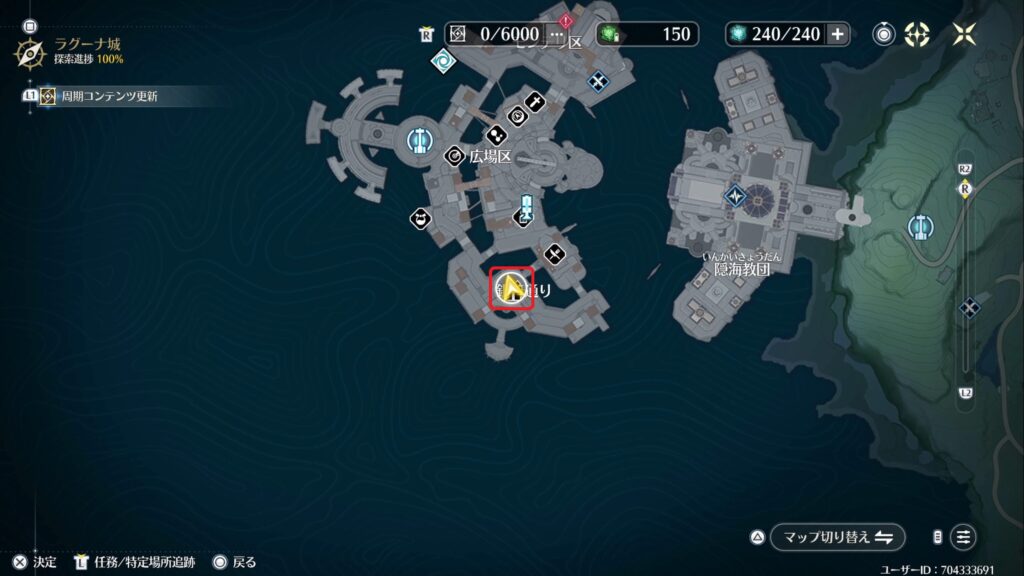Select the 広場区 swirl map marker
This screenshot has width=1024, height=576.
(x=456, y=155)
